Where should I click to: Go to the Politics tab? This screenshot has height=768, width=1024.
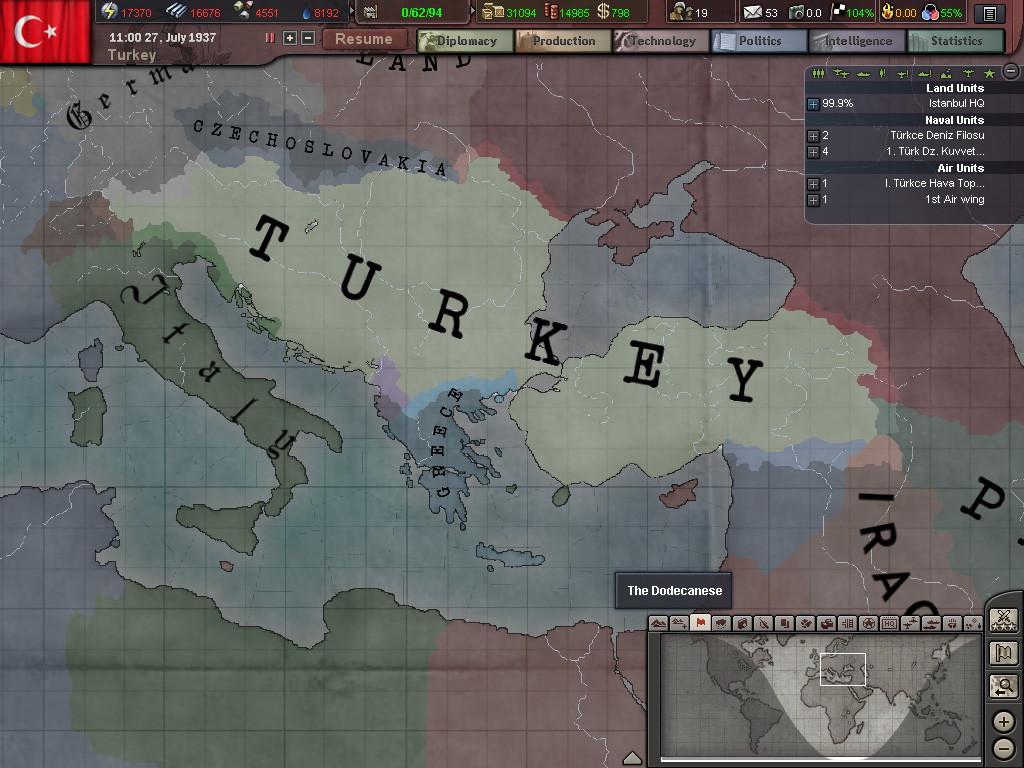coord(759,41)
